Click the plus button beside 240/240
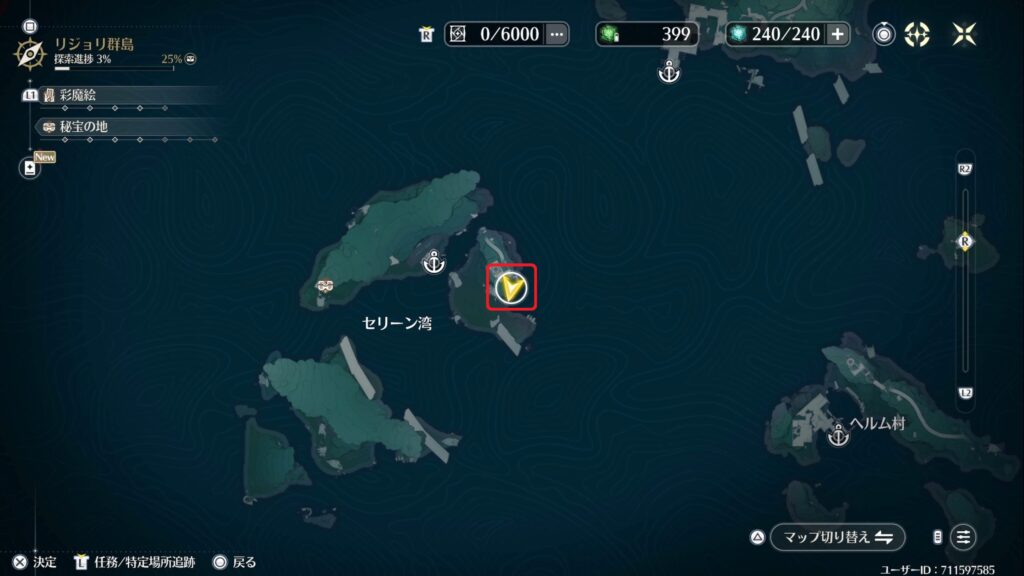The image size is (1024, 576). [x=837, y=34]
